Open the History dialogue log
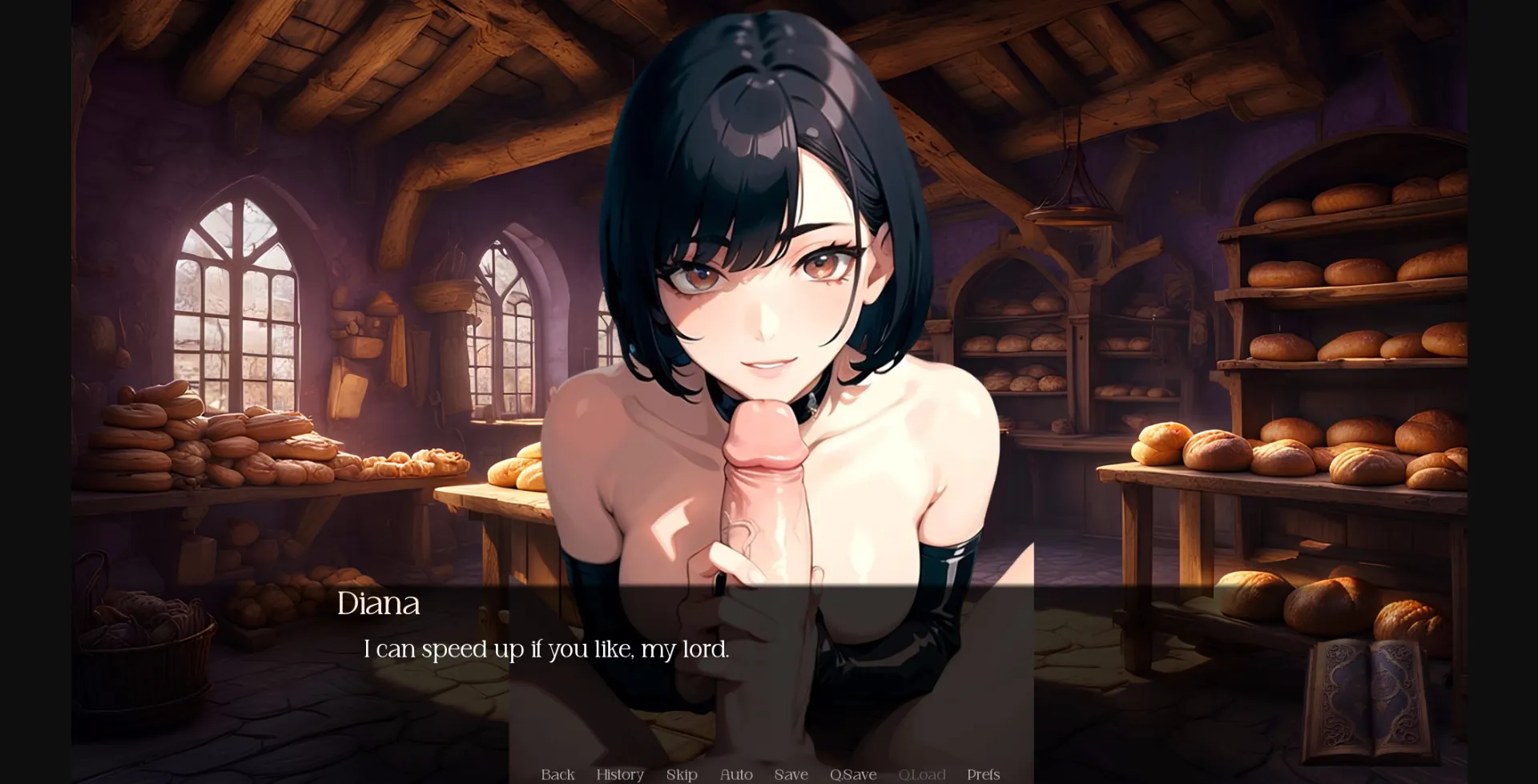This screenshot has width=1538, height=784. [x=618, y=774]
